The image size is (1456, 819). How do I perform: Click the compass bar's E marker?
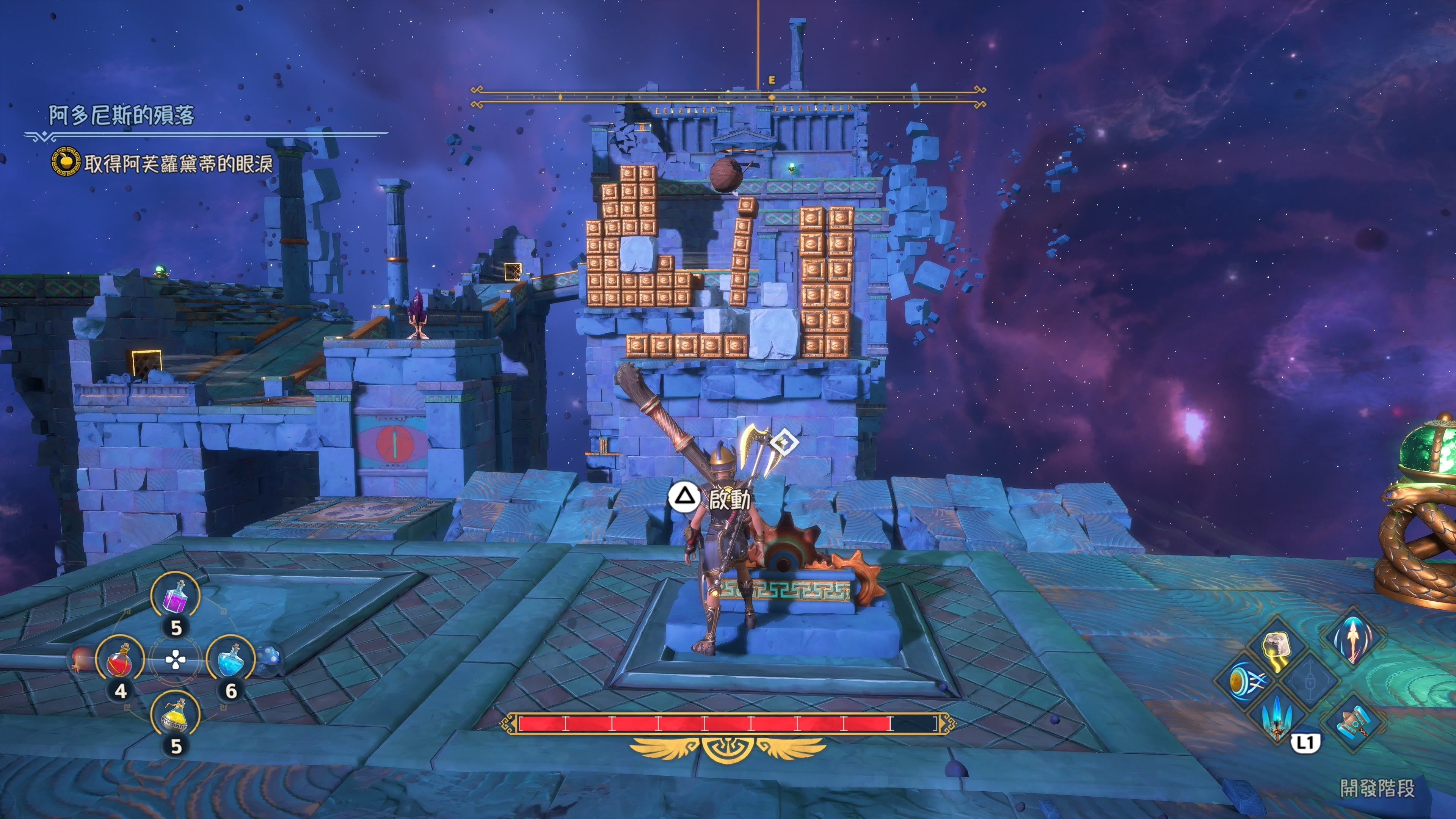[x=772, y=81]
